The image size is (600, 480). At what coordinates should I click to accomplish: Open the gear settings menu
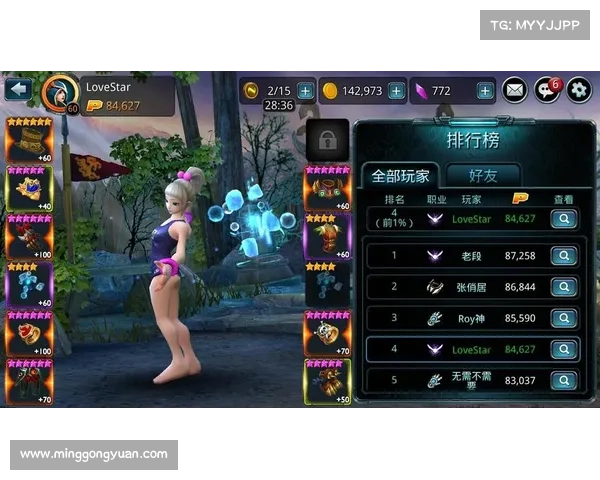tap(579, 90)
